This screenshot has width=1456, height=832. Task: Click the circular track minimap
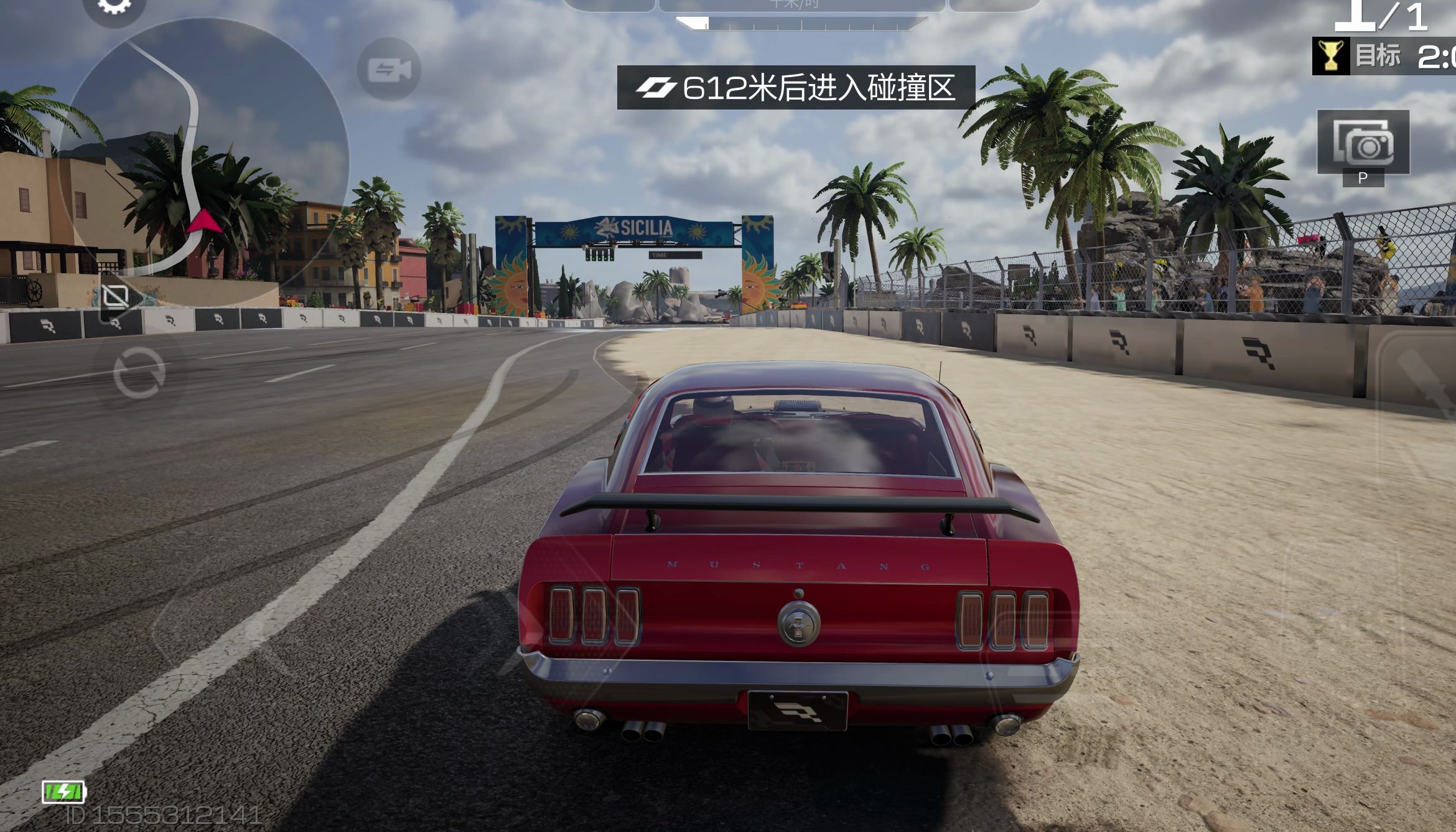click(x=205, y=149)
